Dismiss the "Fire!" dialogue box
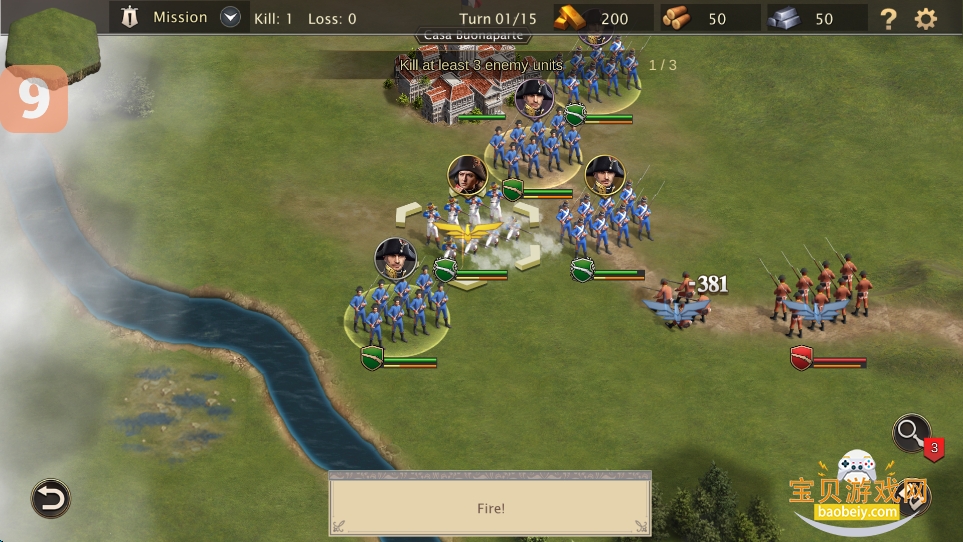This screenshot has height=542, width=963. (490, 508)
